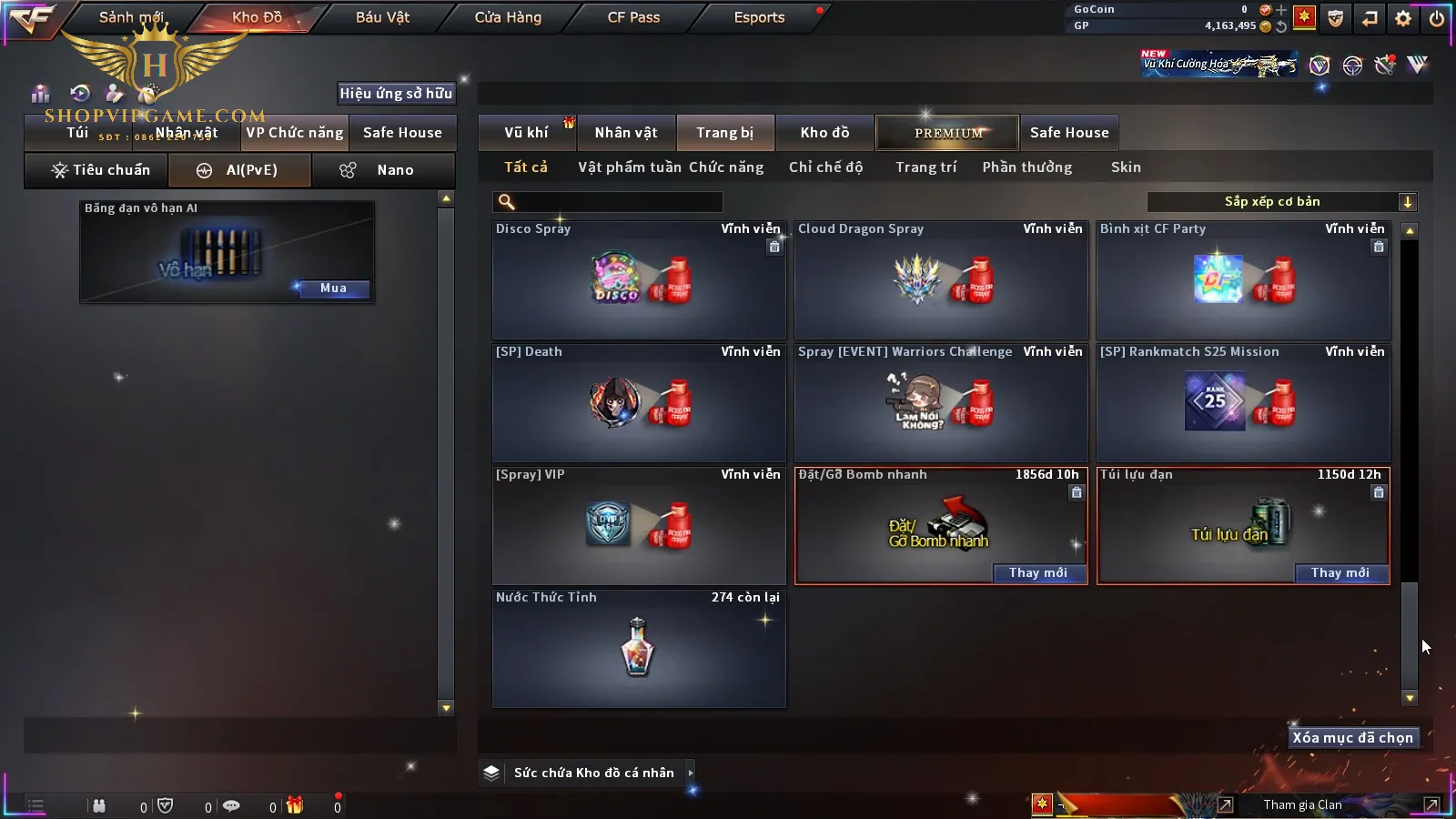The width and height of the screenshot is (1456, 819).
Task: Go to the Cửa Hàng shop
Action: [x=508, y=17]
